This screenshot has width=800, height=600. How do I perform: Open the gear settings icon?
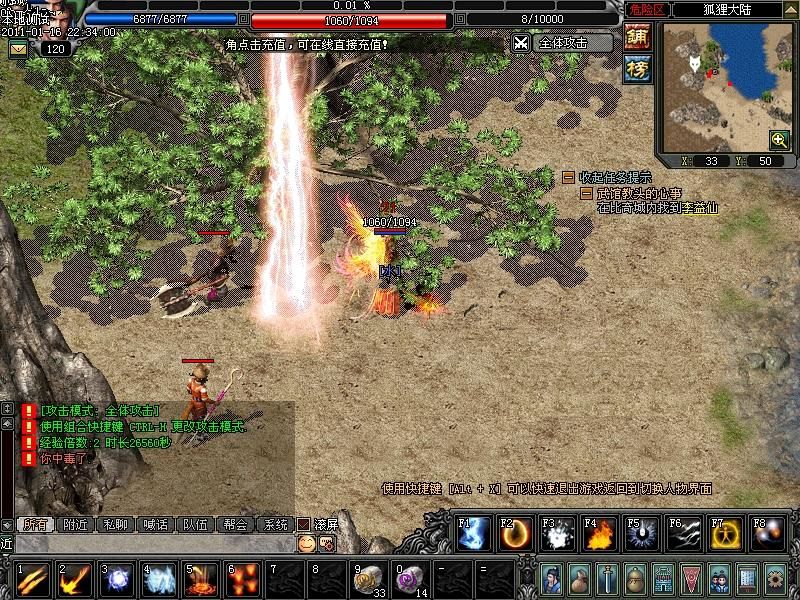pos(774,579)
